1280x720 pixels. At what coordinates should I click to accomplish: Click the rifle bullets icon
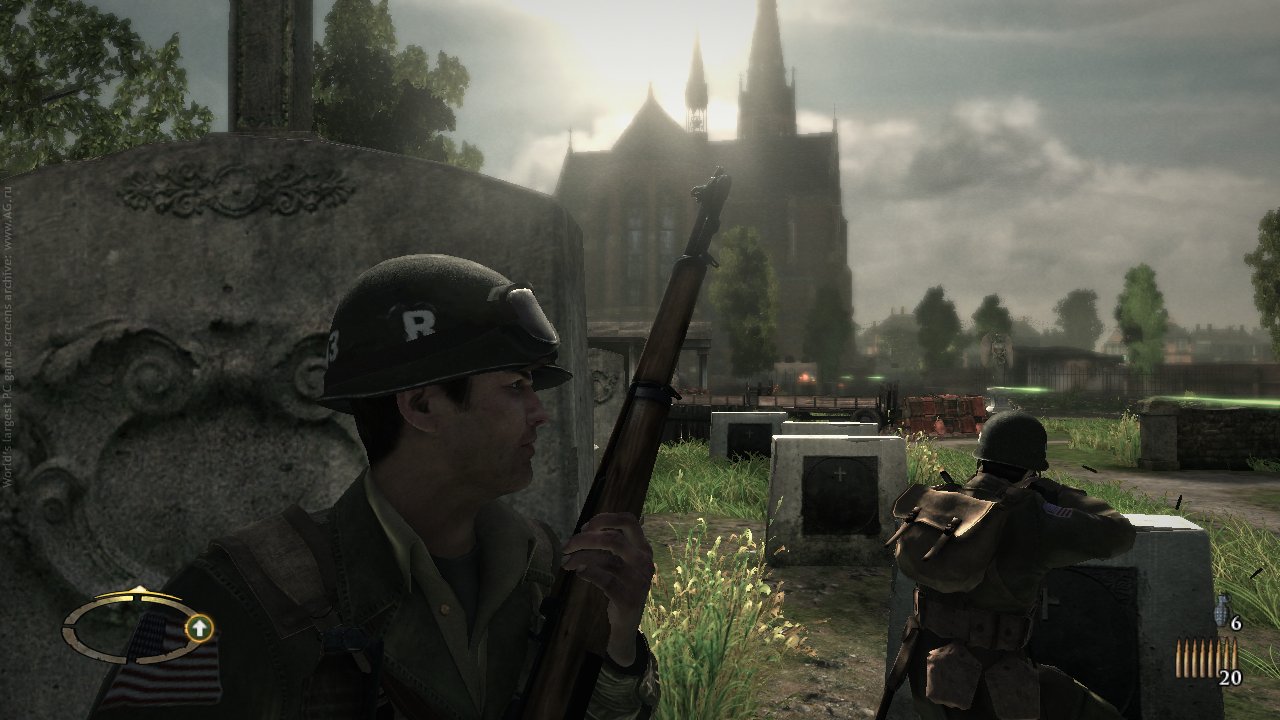click(x=1205, y=657)
